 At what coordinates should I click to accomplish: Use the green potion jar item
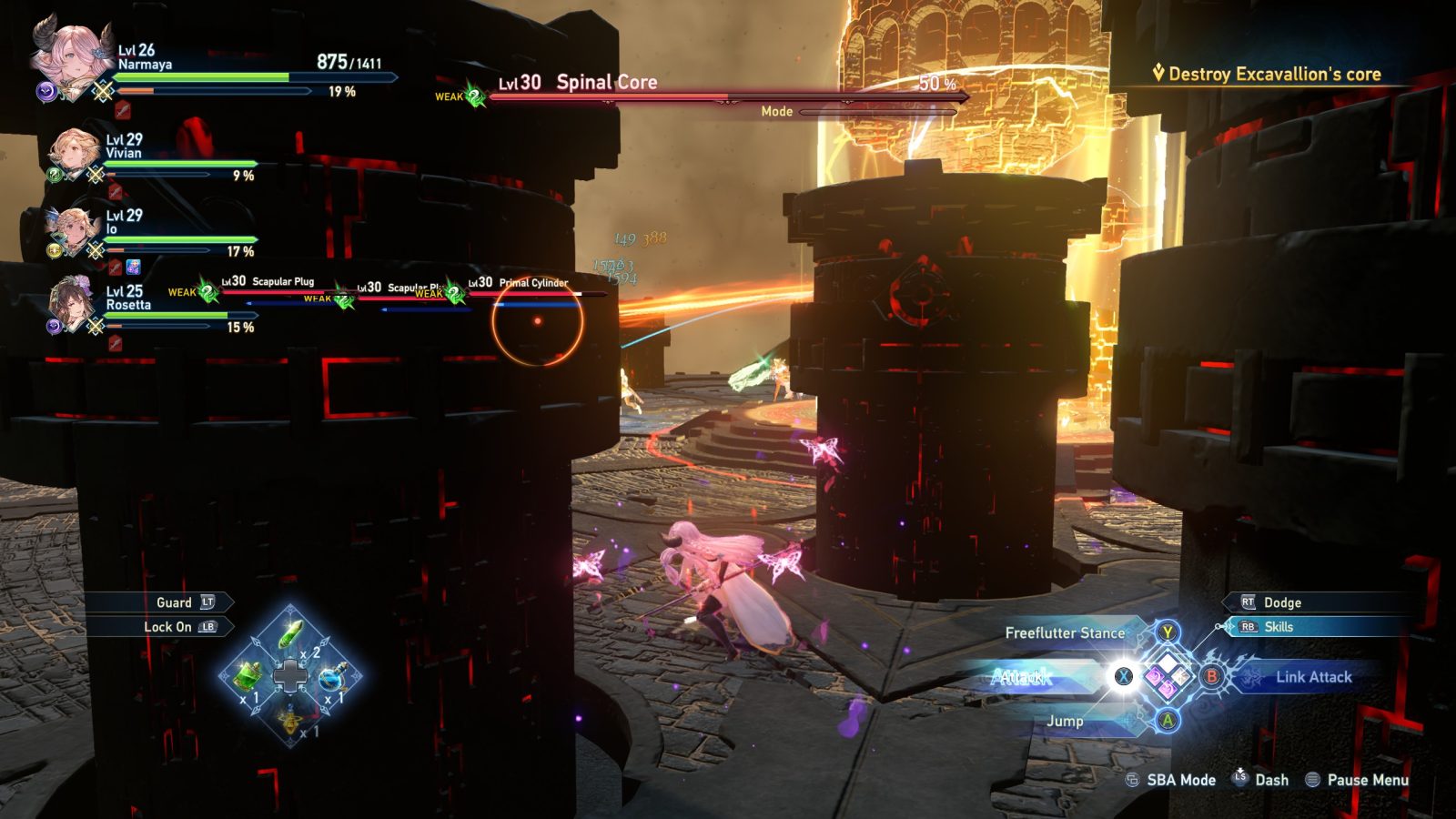[248, 675]
